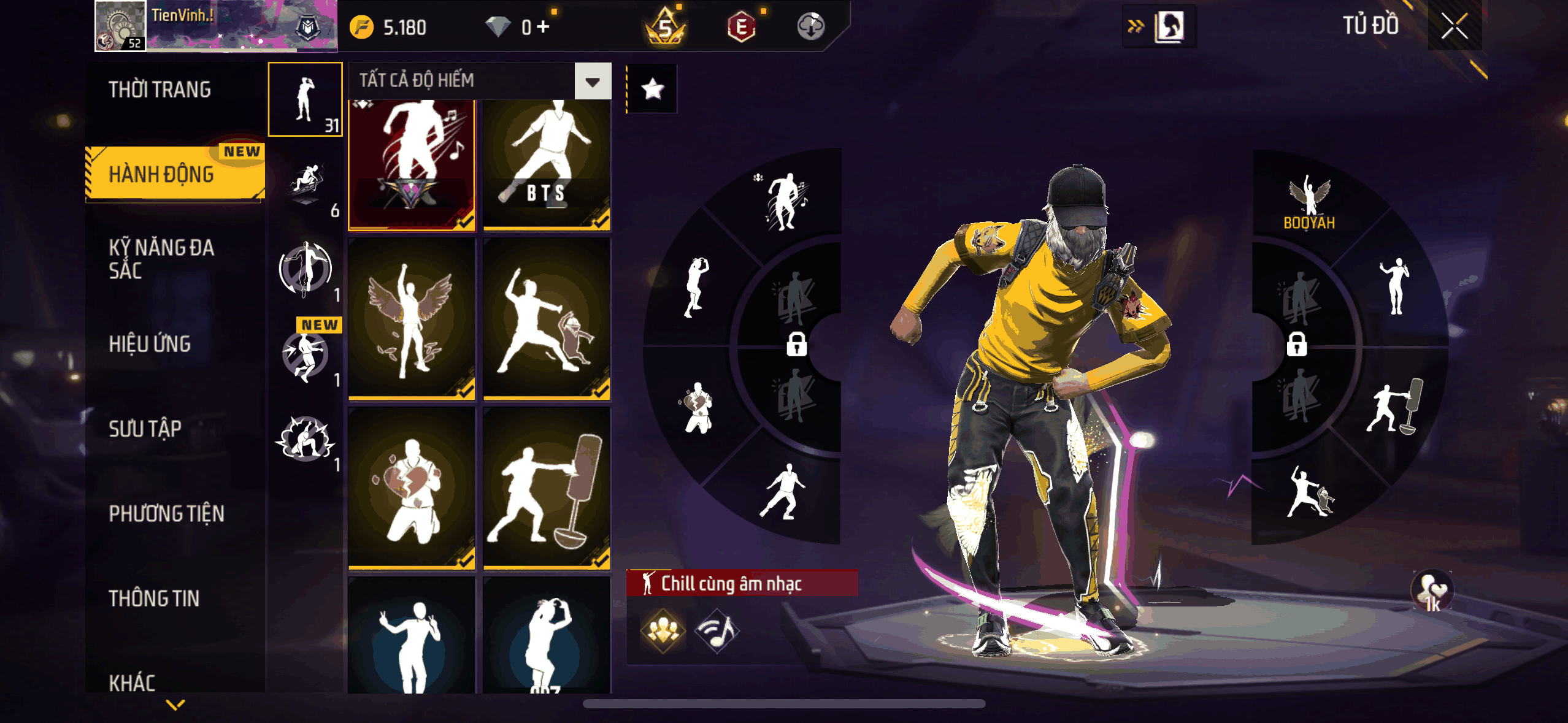This screenshot has height=723, width=1568.
Task: Close the wardrobe screen
Action: [x=1454, y=26]
